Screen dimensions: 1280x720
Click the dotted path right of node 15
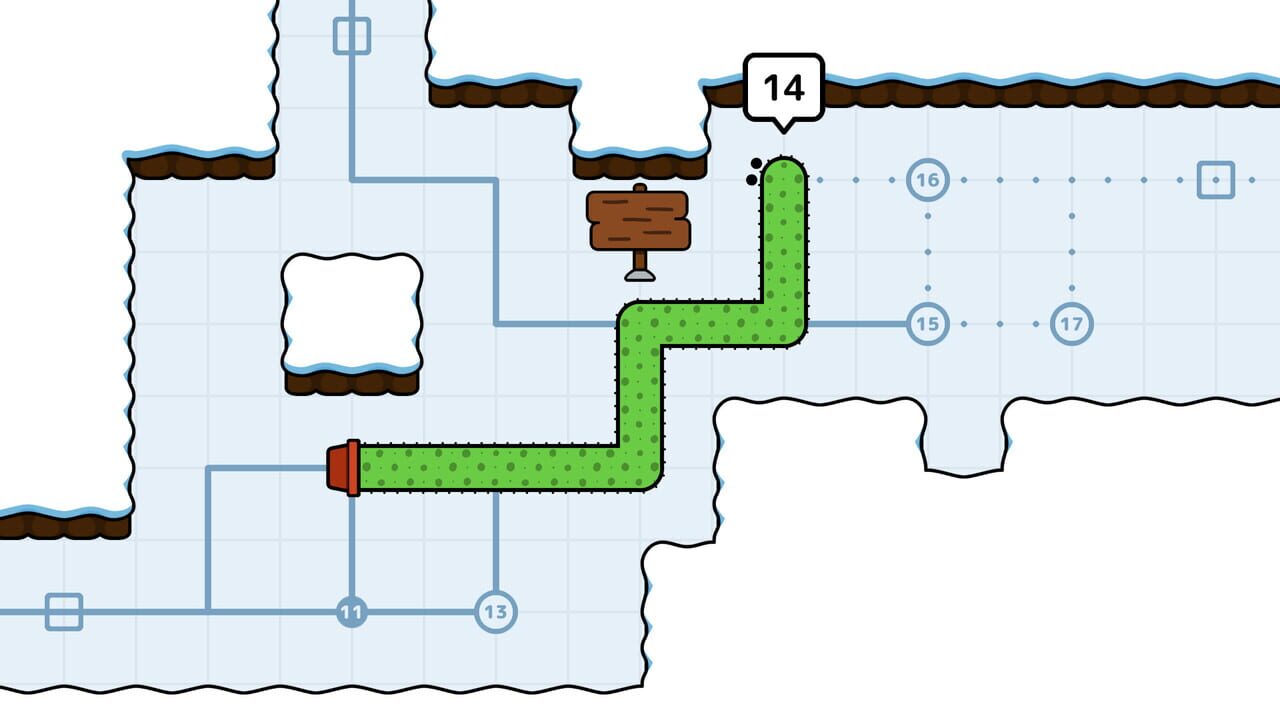[x=1000, y=323]
